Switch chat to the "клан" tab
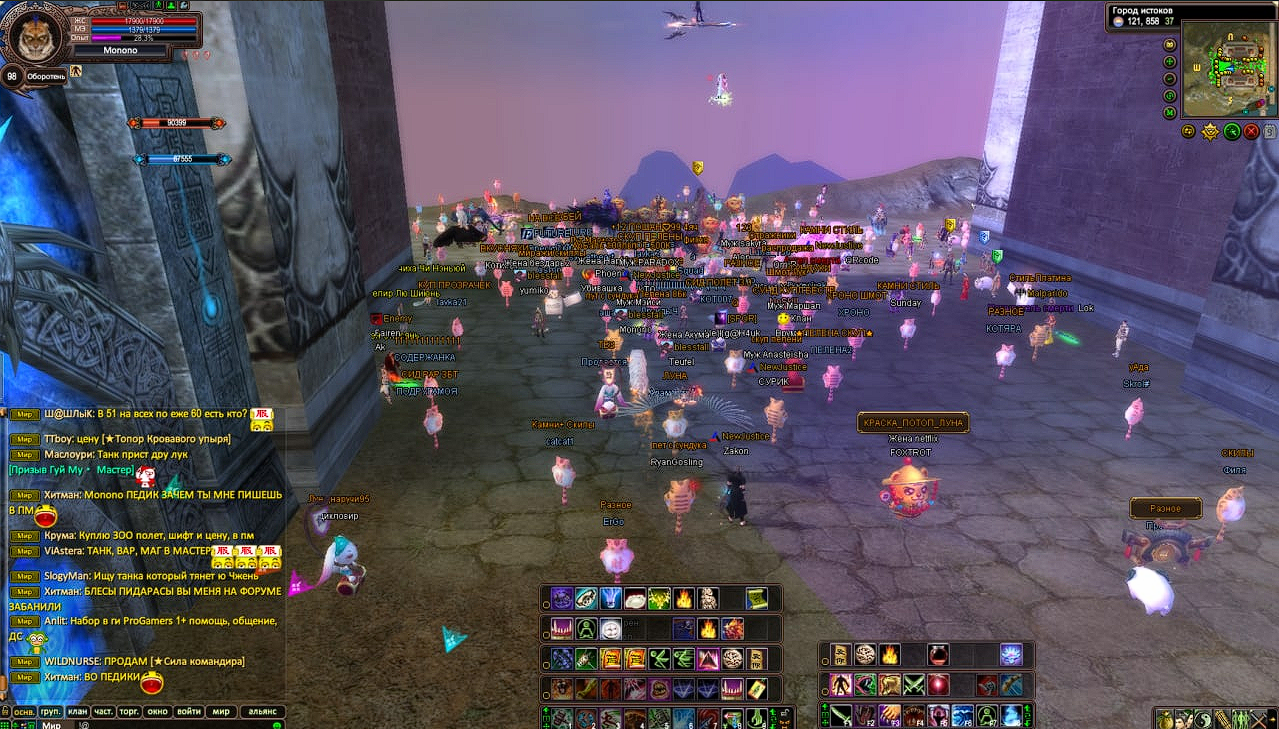 click(77, 712)
